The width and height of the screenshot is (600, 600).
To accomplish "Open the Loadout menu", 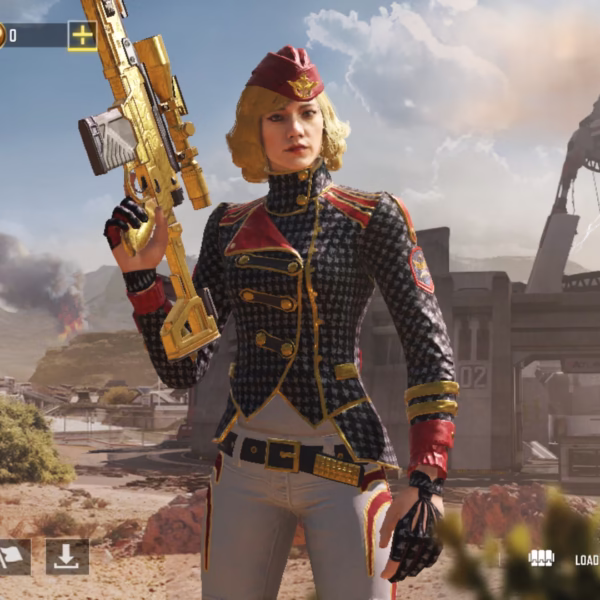I will [566, 559].
